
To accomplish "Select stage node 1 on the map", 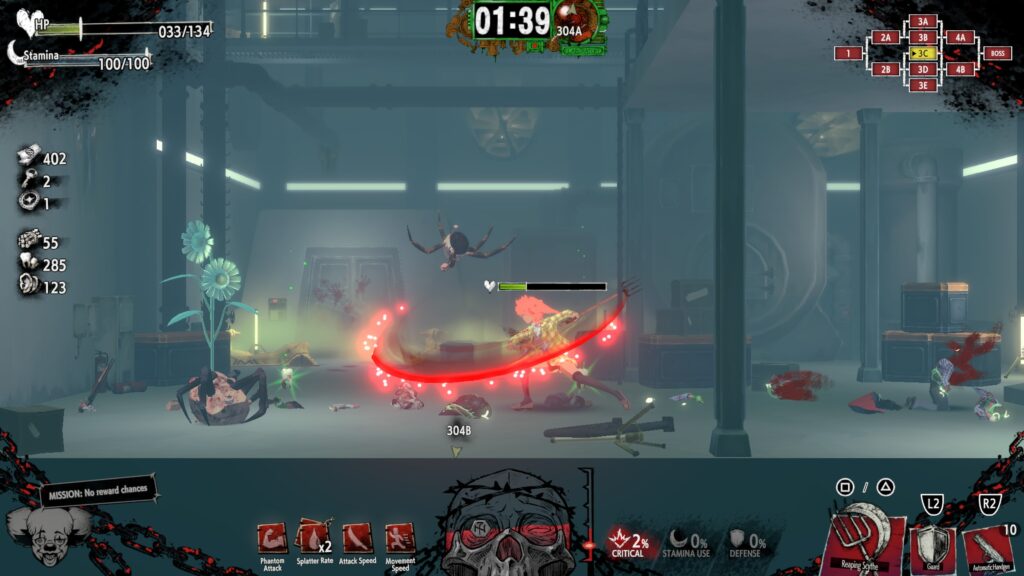I will click(x=849, y=53).
